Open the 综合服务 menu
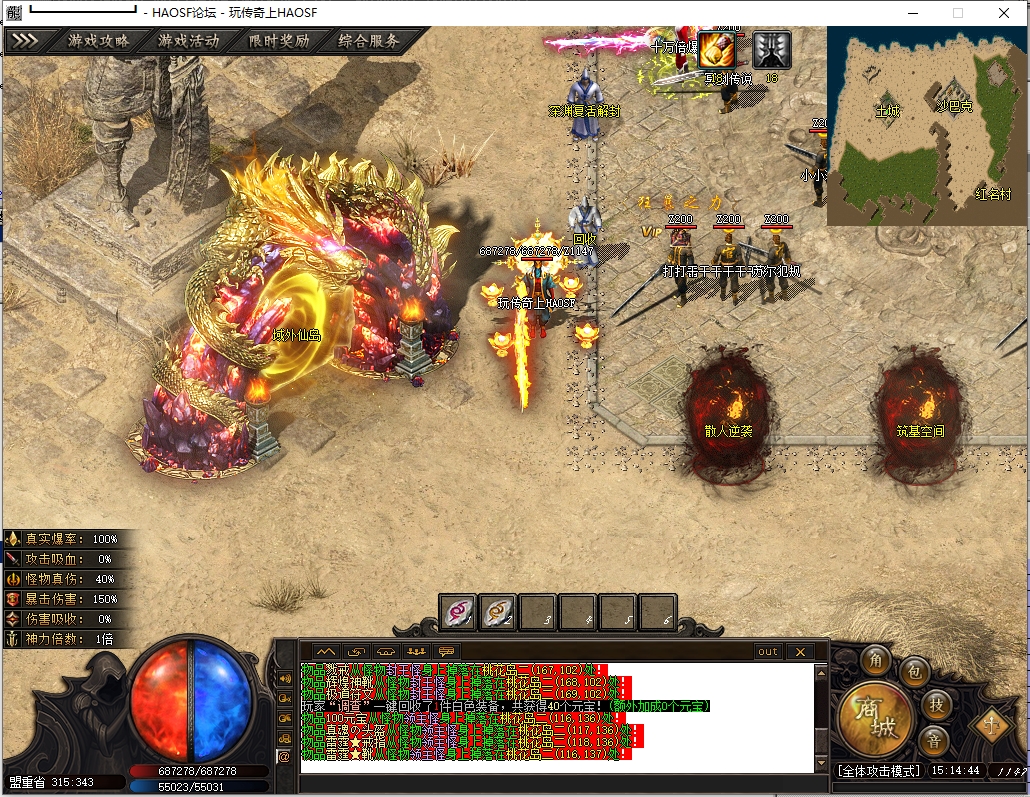This screenshot has height=797, width=1030. [369, 41]
